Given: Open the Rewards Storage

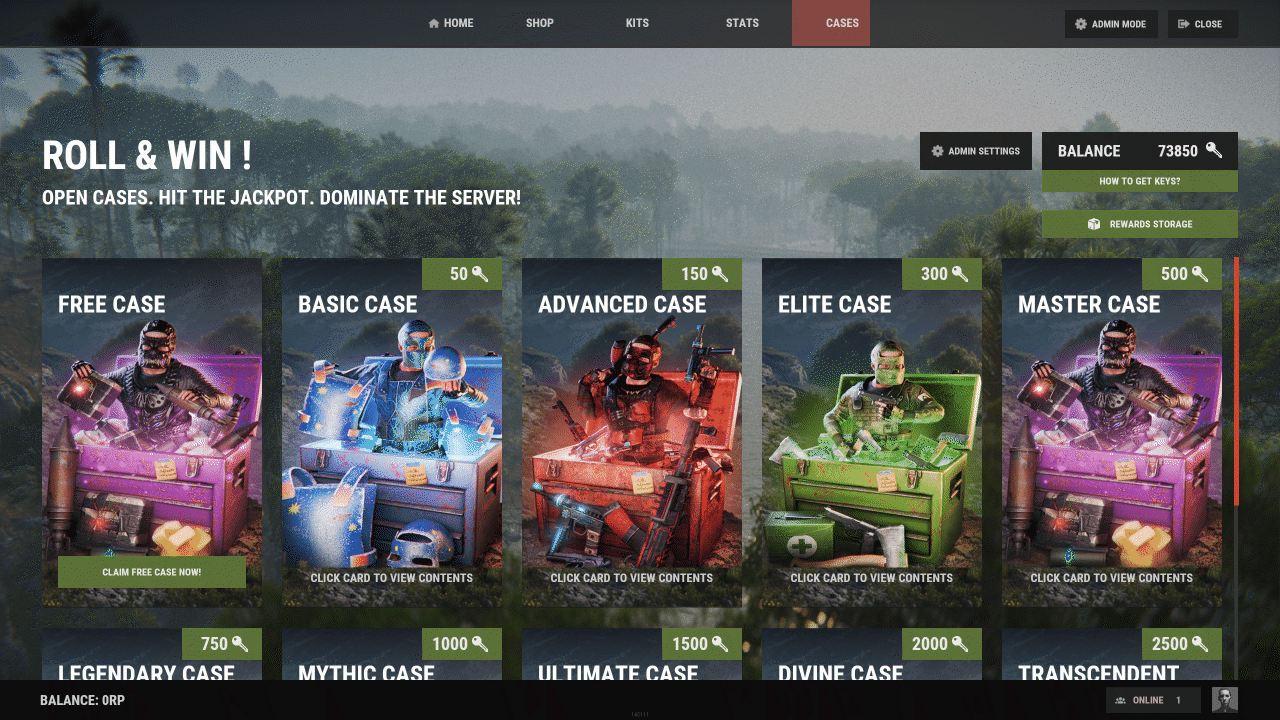Looking at the screenshot, I should pyautogui.click(x=1139, y=224).
